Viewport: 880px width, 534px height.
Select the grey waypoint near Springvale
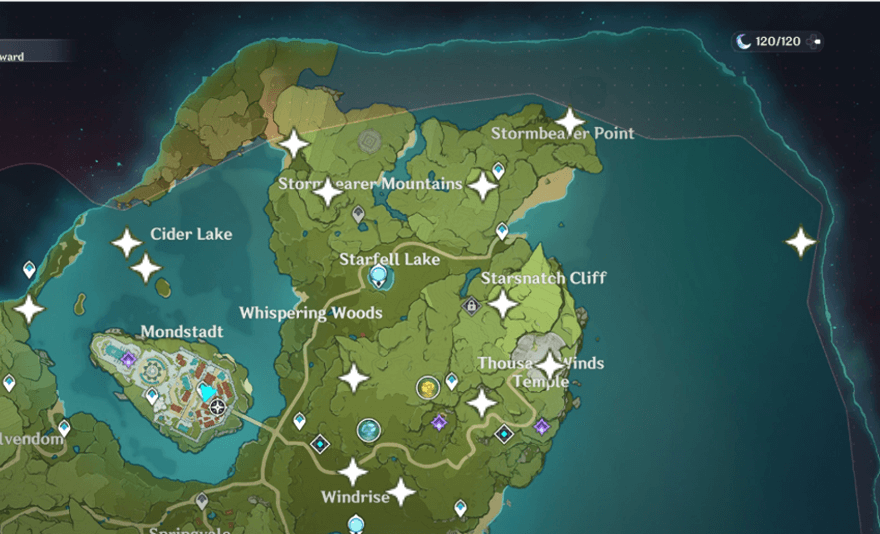(x=202, y=499)
